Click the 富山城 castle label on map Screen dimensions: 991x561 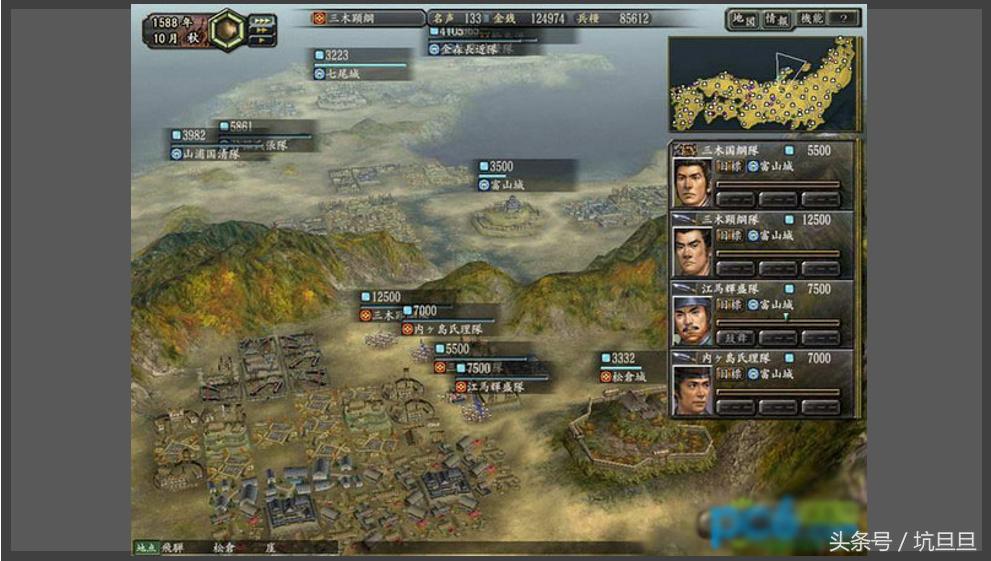coord(508,185)
